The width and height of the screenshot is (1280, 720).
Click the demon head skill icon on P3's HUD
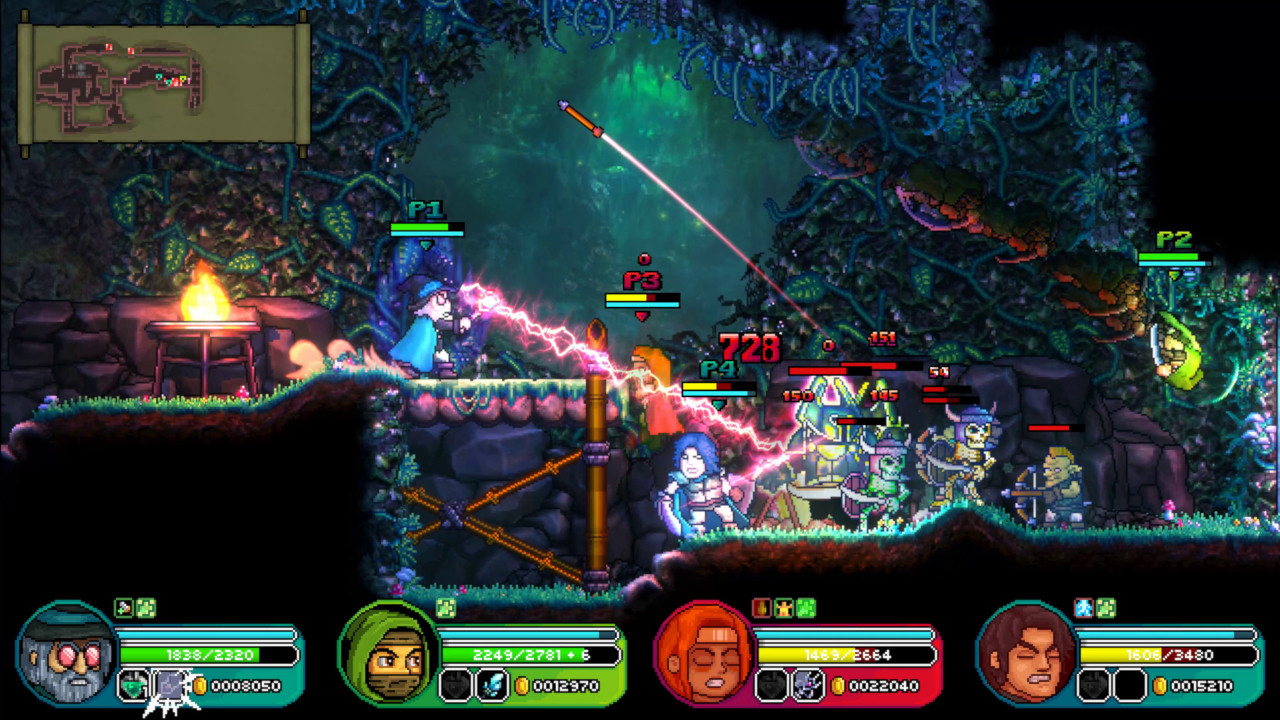coord(806,686)
